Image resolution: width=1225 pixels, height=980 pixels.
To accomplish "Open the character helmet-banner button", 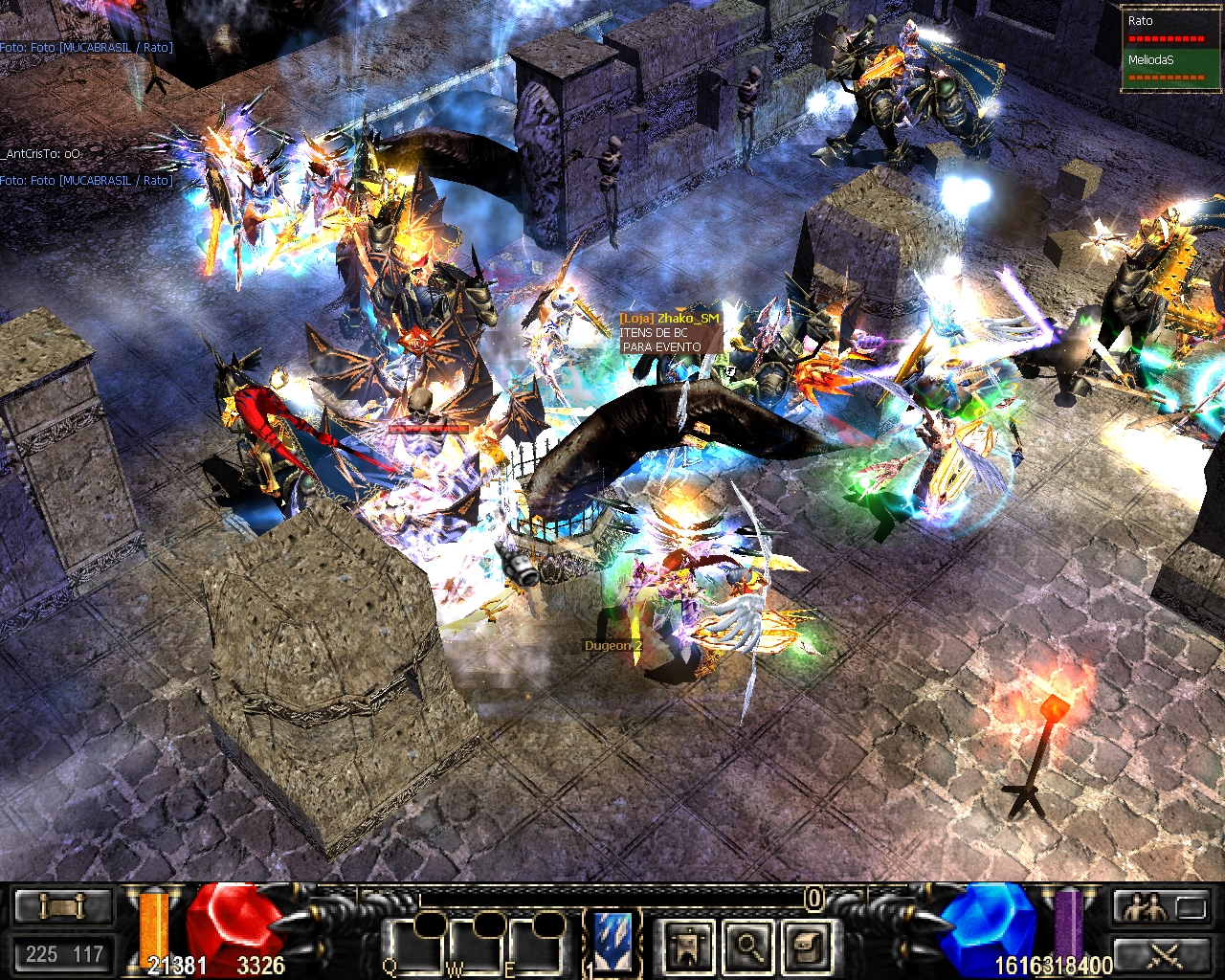I will (x=688, y=947).
